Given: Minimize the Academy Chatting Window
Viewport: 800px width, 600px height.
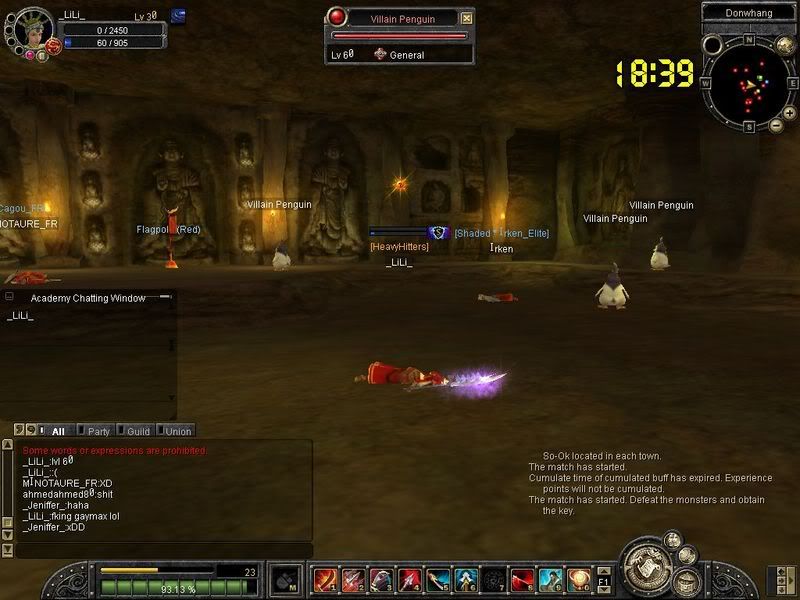Looking at the screenshot, I should (9, 297).
